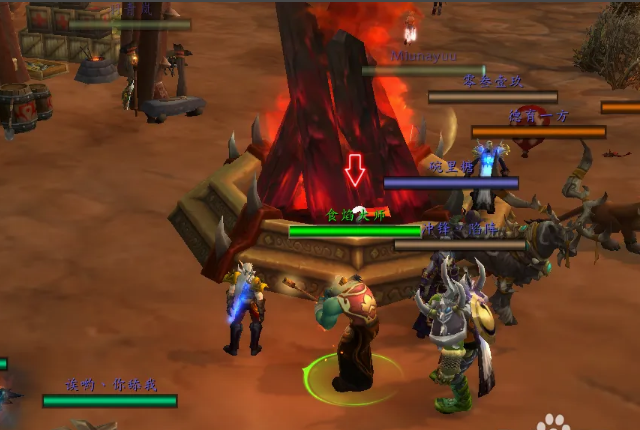Select the Mianayuu player nameplate

(x=423, y=71)
